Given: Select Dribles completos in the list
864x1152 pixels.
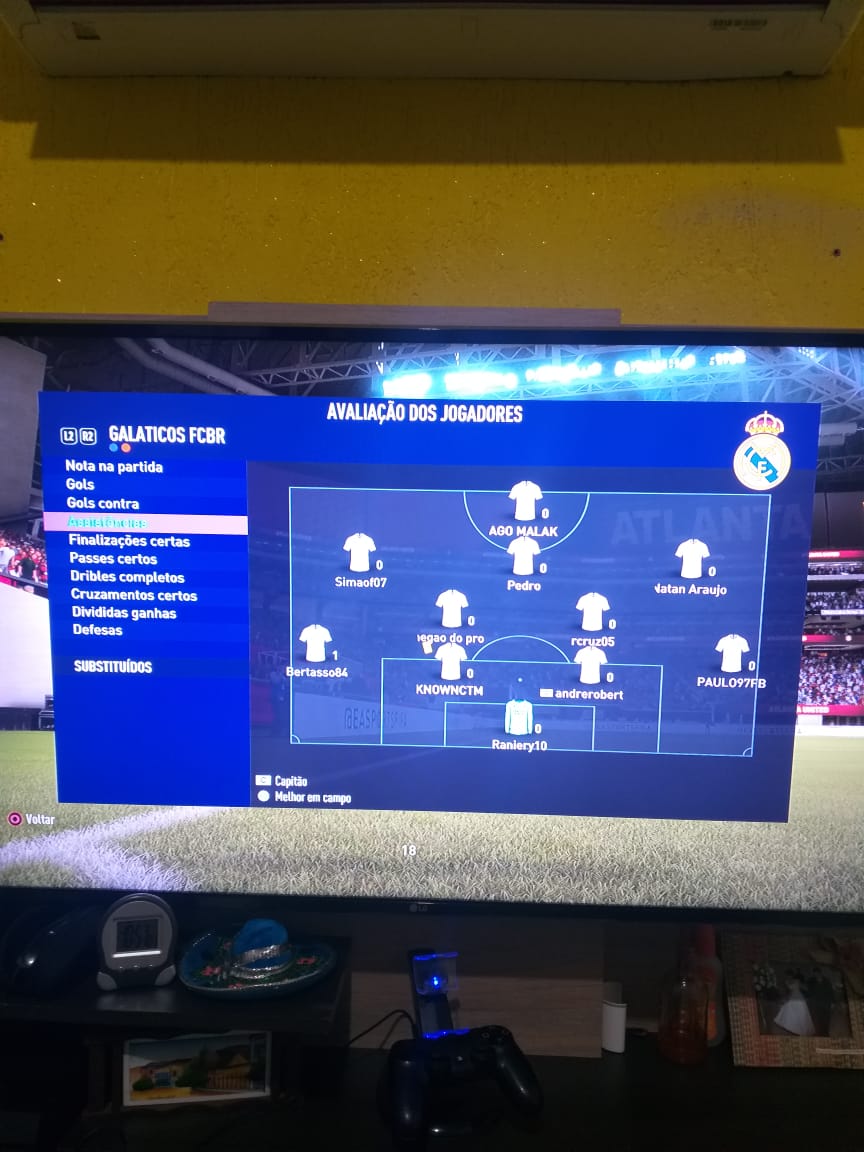Looking at the screenshot, I should click(127, 577).
